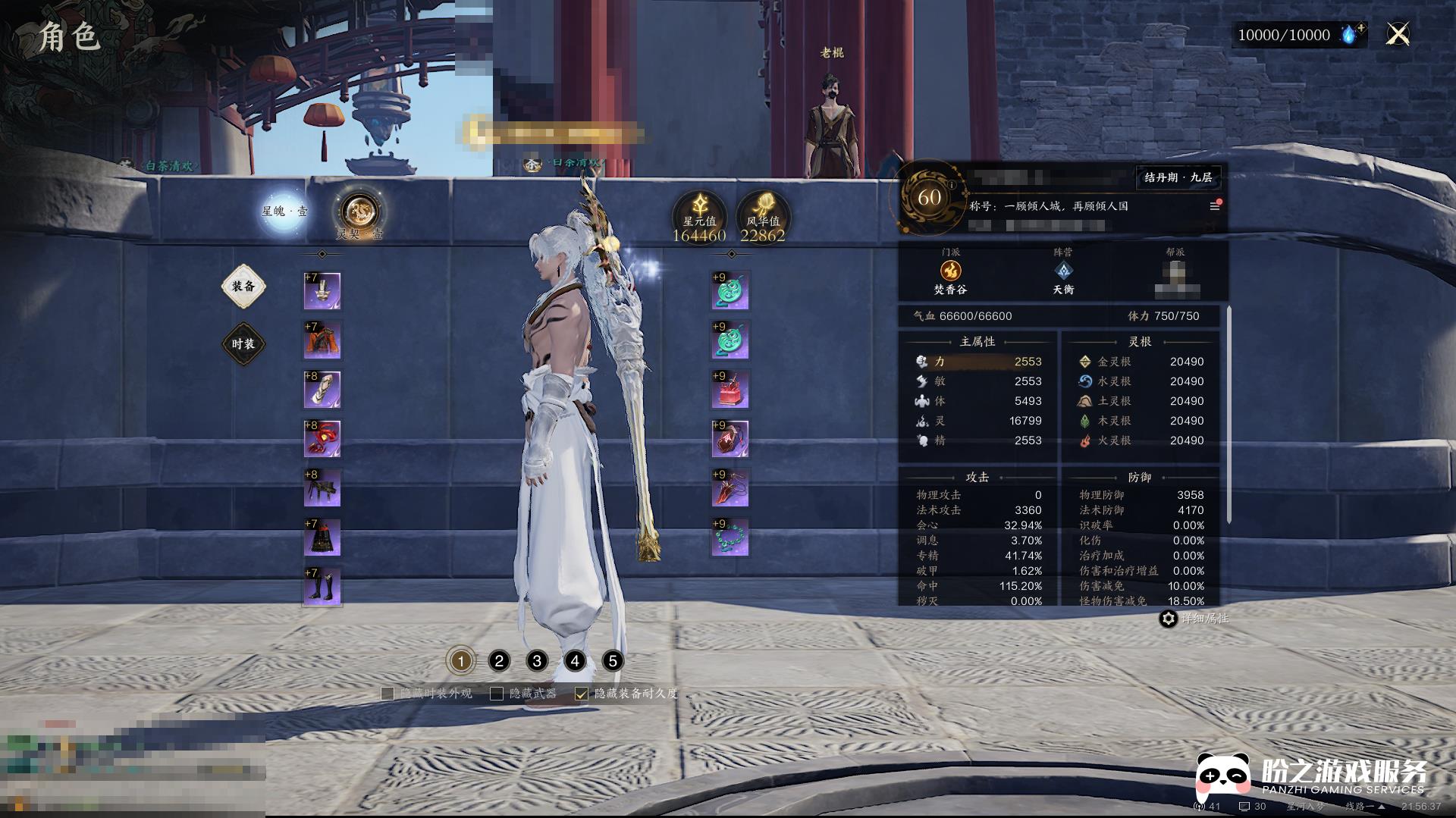The height and width of the screenshot is (818, 1456).
Task: Close the character screen
Action: [1397, 34]
